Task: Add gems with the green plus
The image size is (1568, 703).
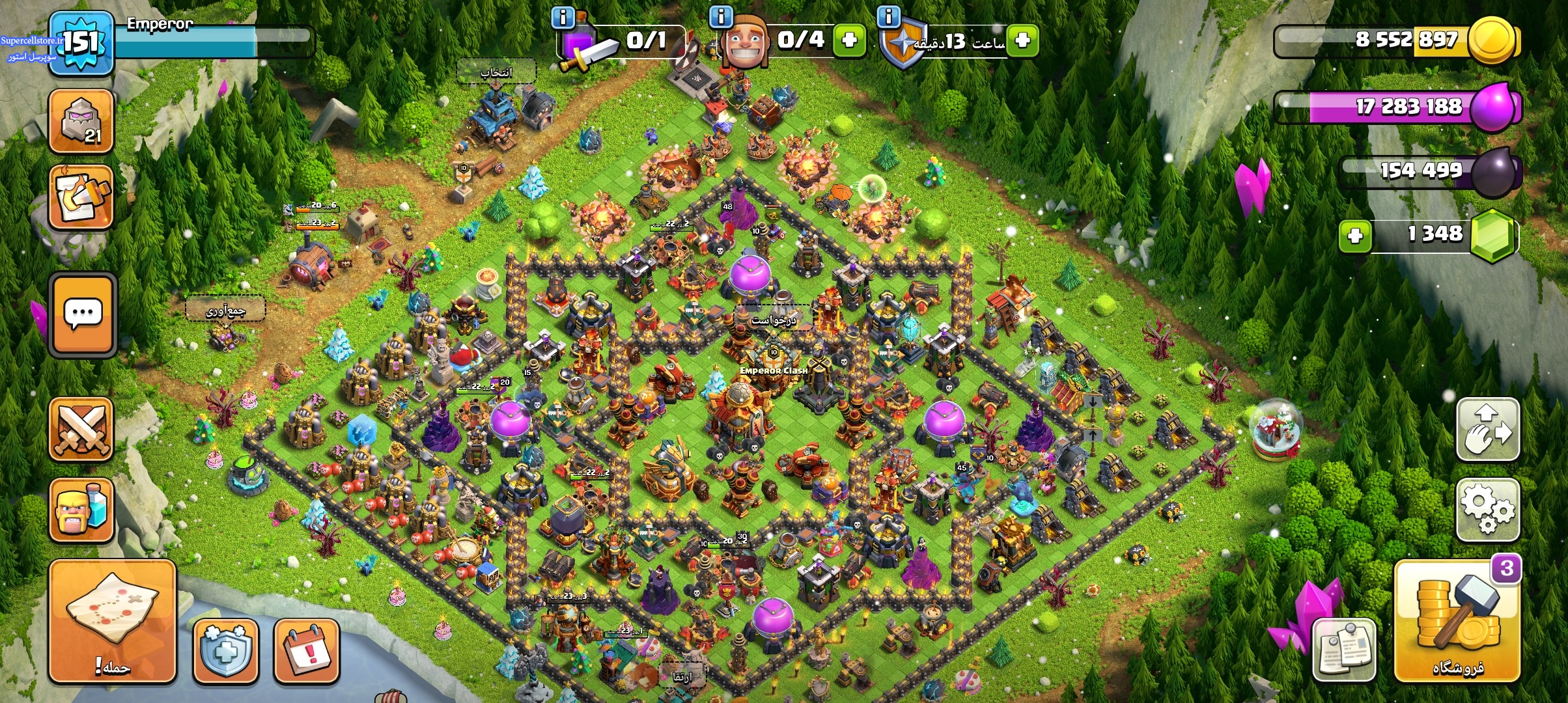Action: click(x=1355, y=235)
